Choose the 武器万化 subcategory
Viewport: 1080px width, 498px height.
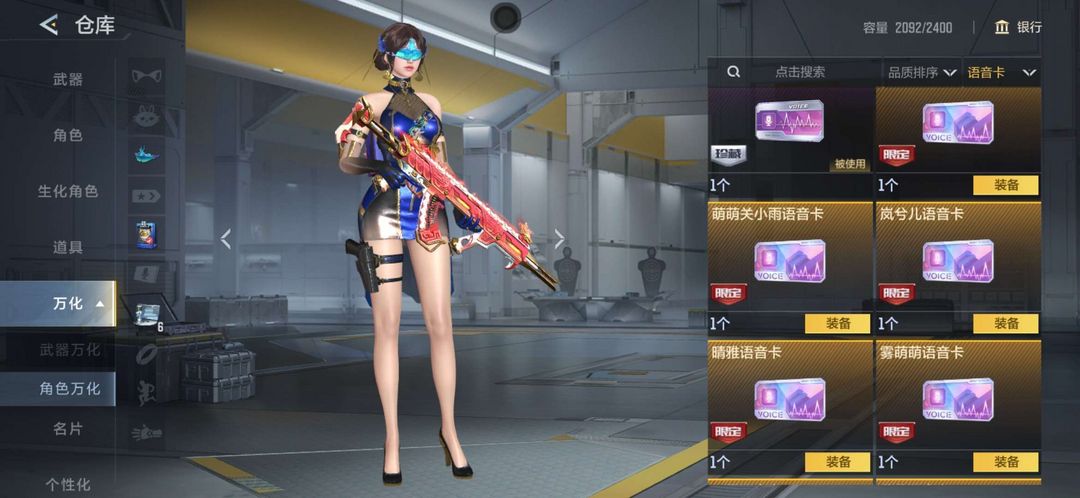click(70, 350)
